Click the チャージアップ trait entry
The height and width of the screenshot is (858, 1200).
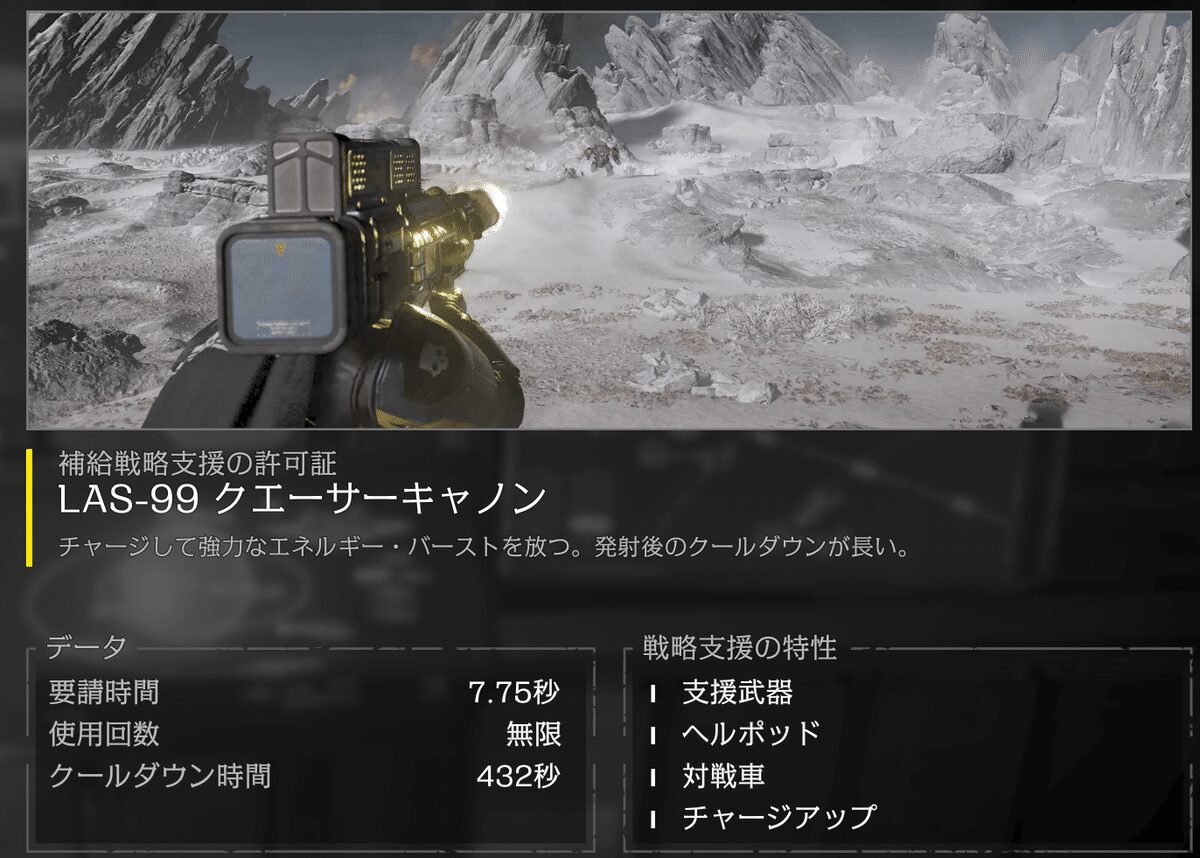click(778, 818)
